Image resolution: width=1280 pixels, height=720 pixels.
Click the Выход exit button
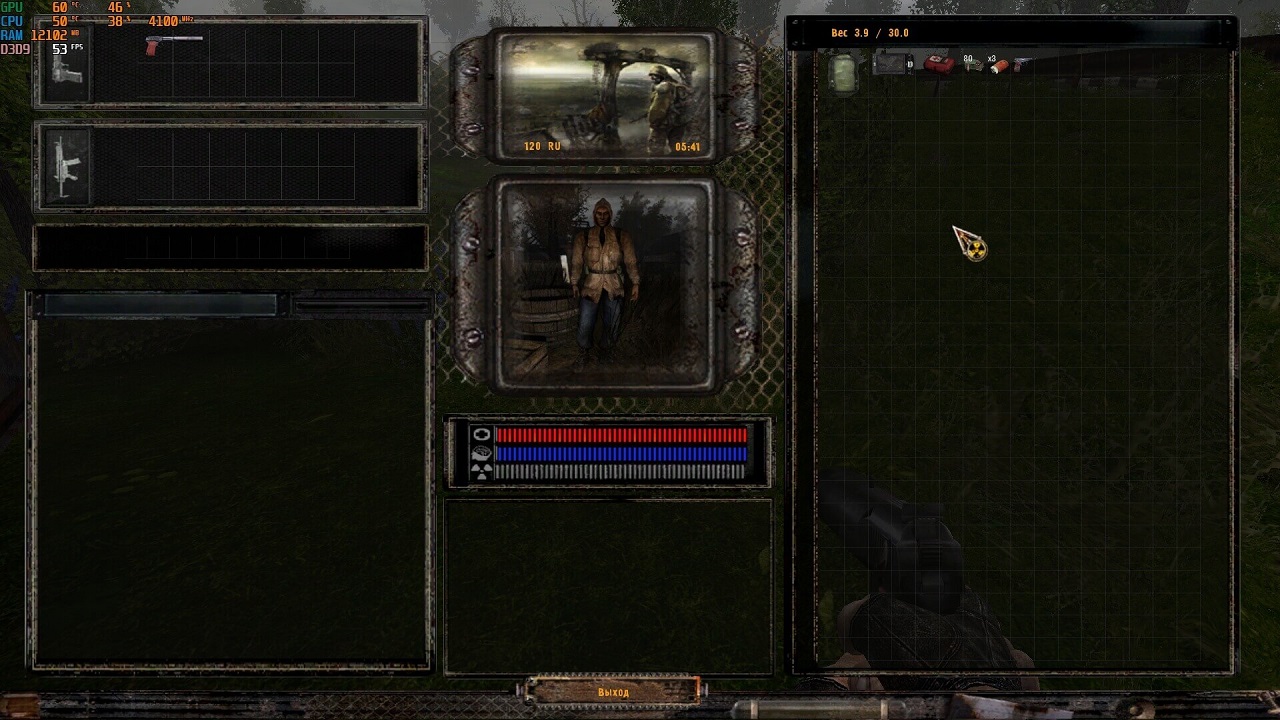pos(613,691)
